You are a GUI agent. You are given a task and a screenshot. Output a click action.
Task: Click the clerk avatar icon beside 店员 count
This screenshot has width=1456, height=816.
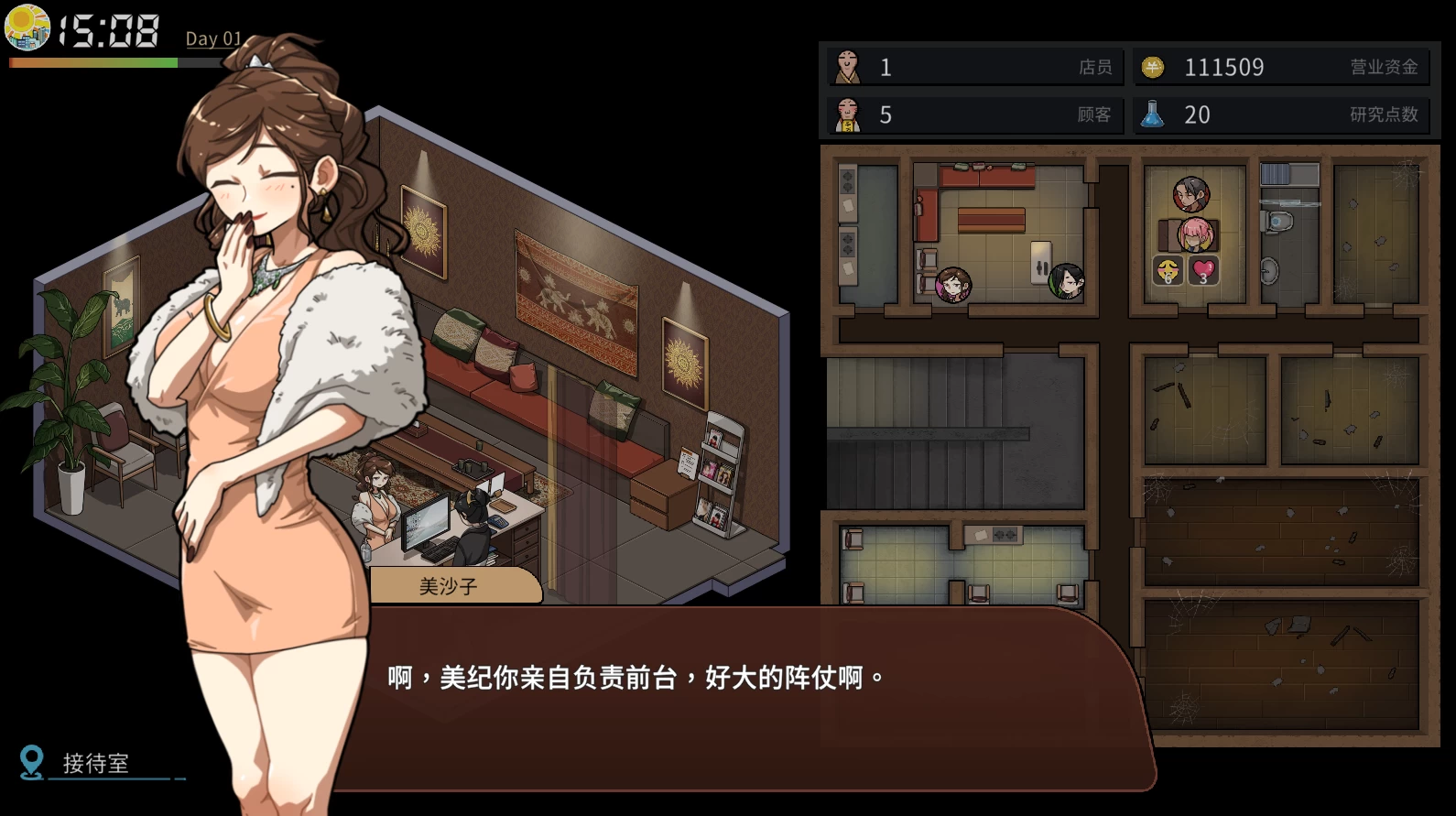[x=847, y=67]
